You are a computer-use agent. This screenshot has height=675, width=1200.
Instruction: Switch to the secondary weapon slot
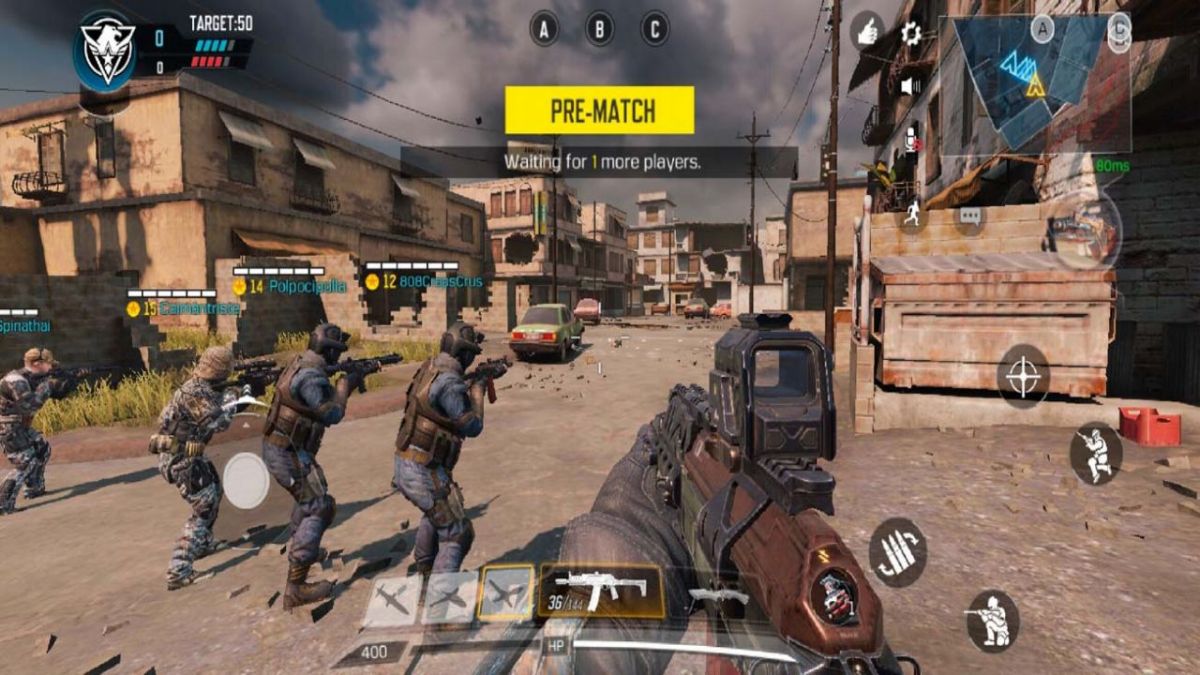tap(718, 595)
